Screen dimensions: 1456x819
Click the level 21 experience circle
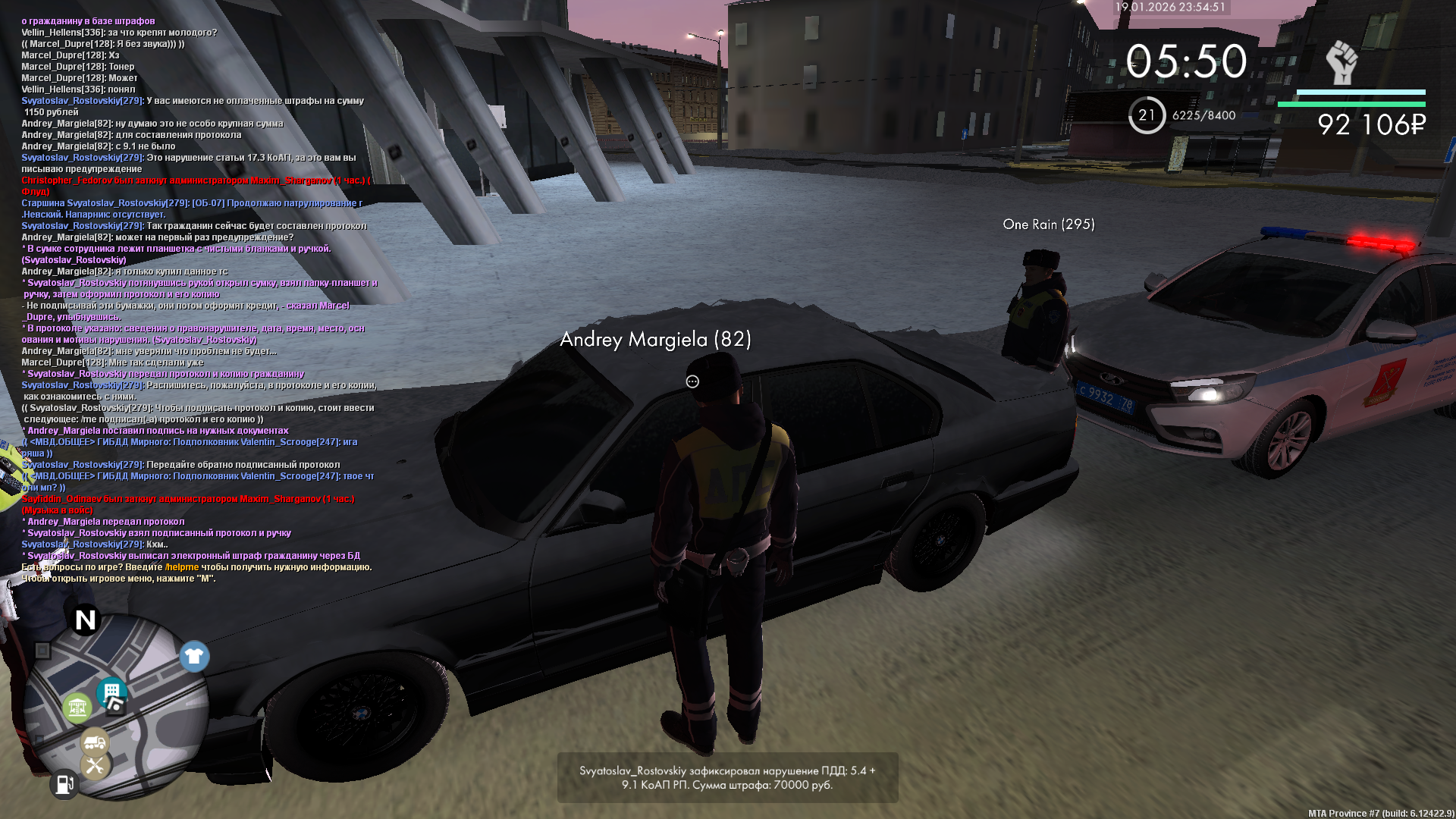pos(1147,115)
